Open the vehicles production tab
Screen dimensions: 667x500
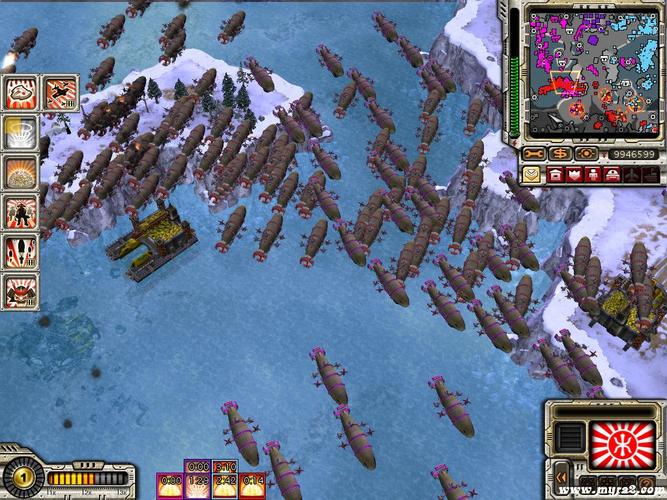(x=614, y=176)
